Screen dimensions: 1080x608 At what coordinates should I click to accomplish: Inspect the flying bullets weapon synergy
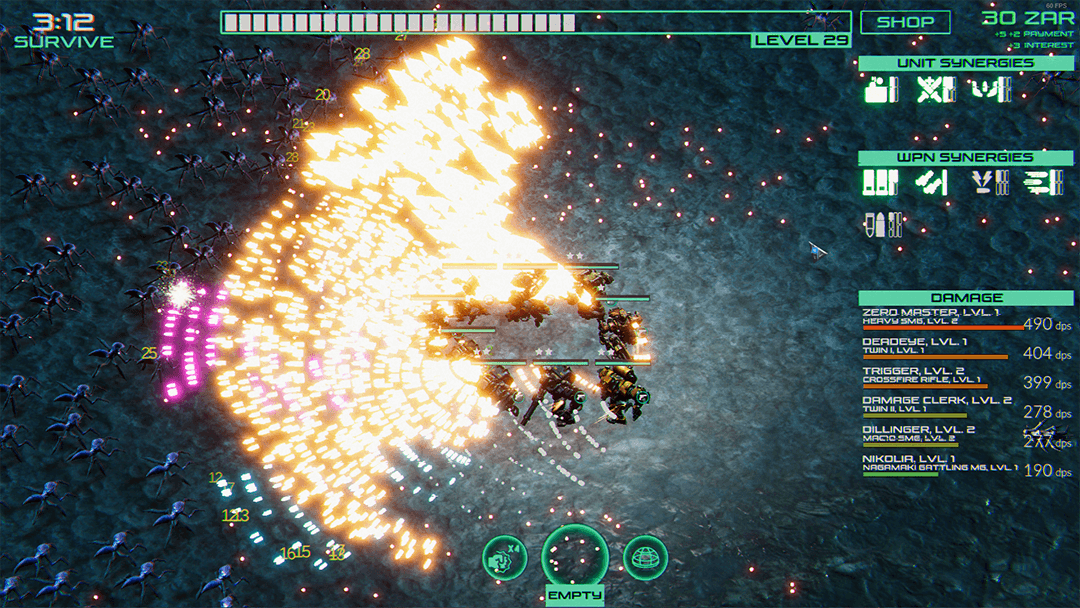click(x=1042, y=183)
